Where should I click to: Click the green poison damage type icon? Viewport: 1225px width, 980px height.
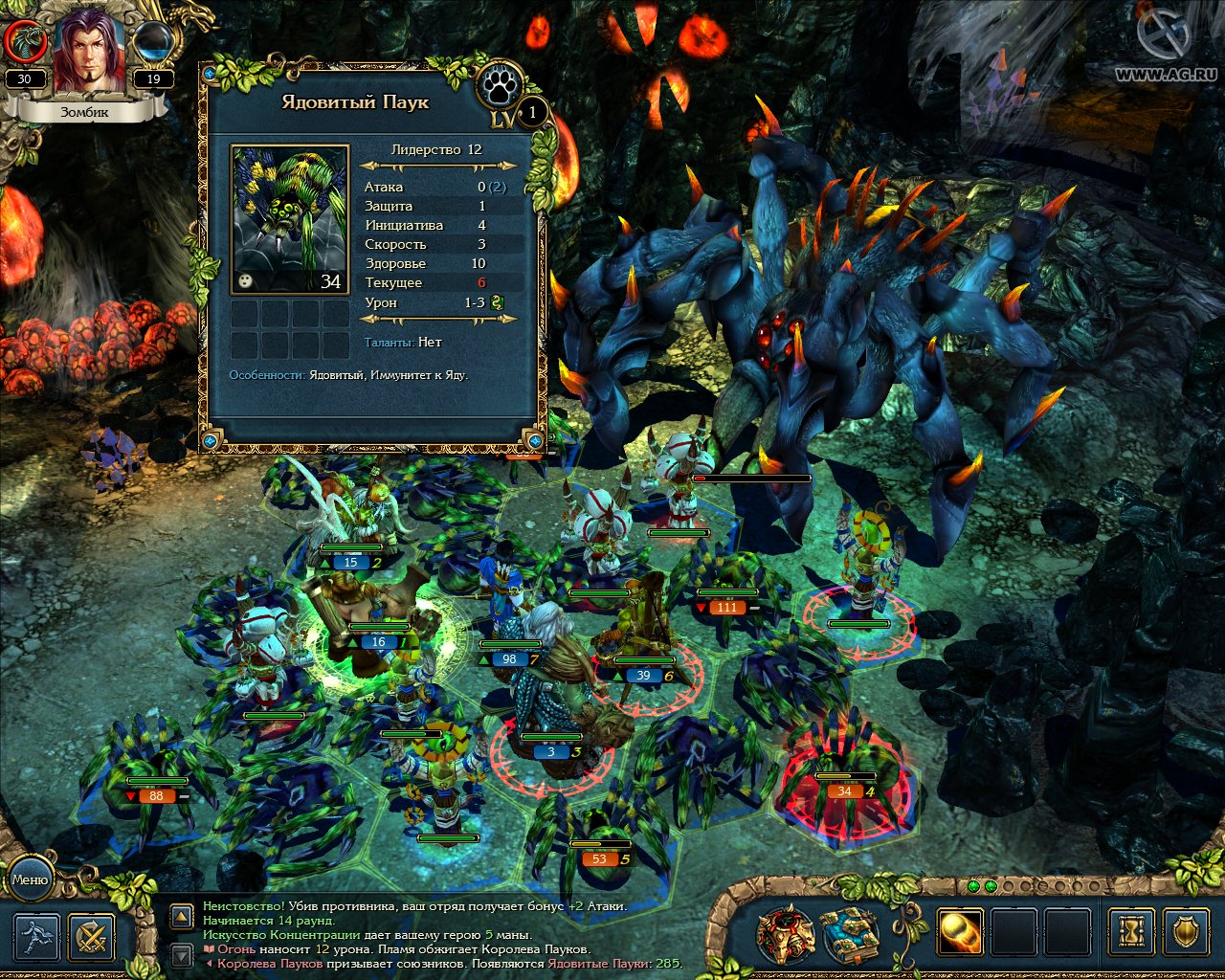pos(498,302)
